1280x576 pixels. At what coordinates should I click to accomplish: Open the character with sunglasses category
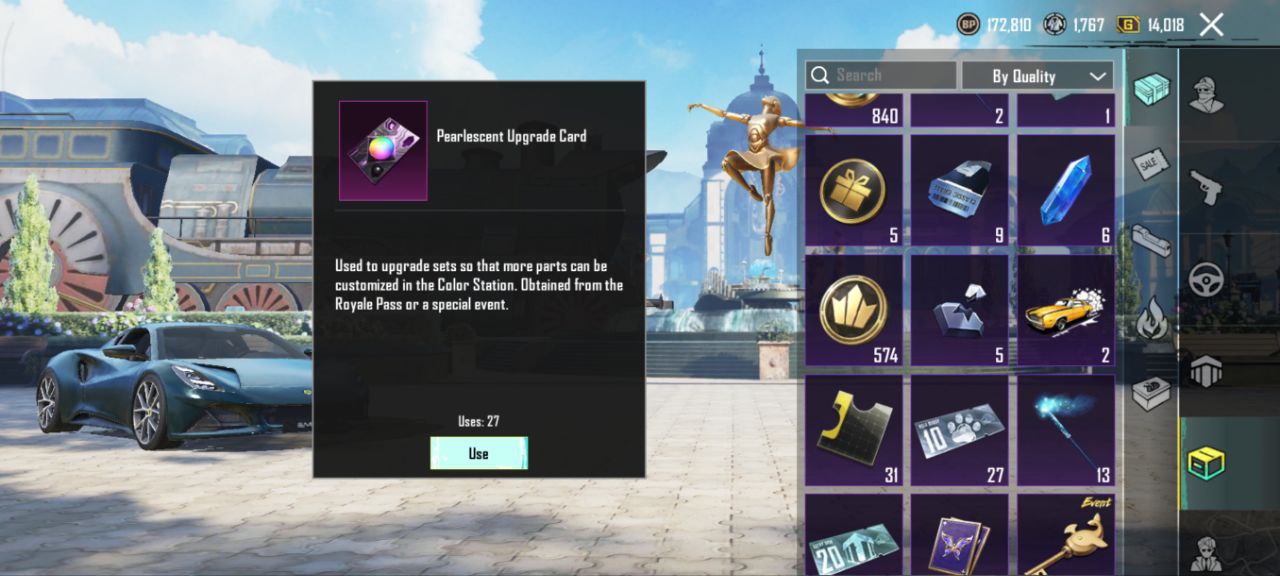(x=1206, y=94)
